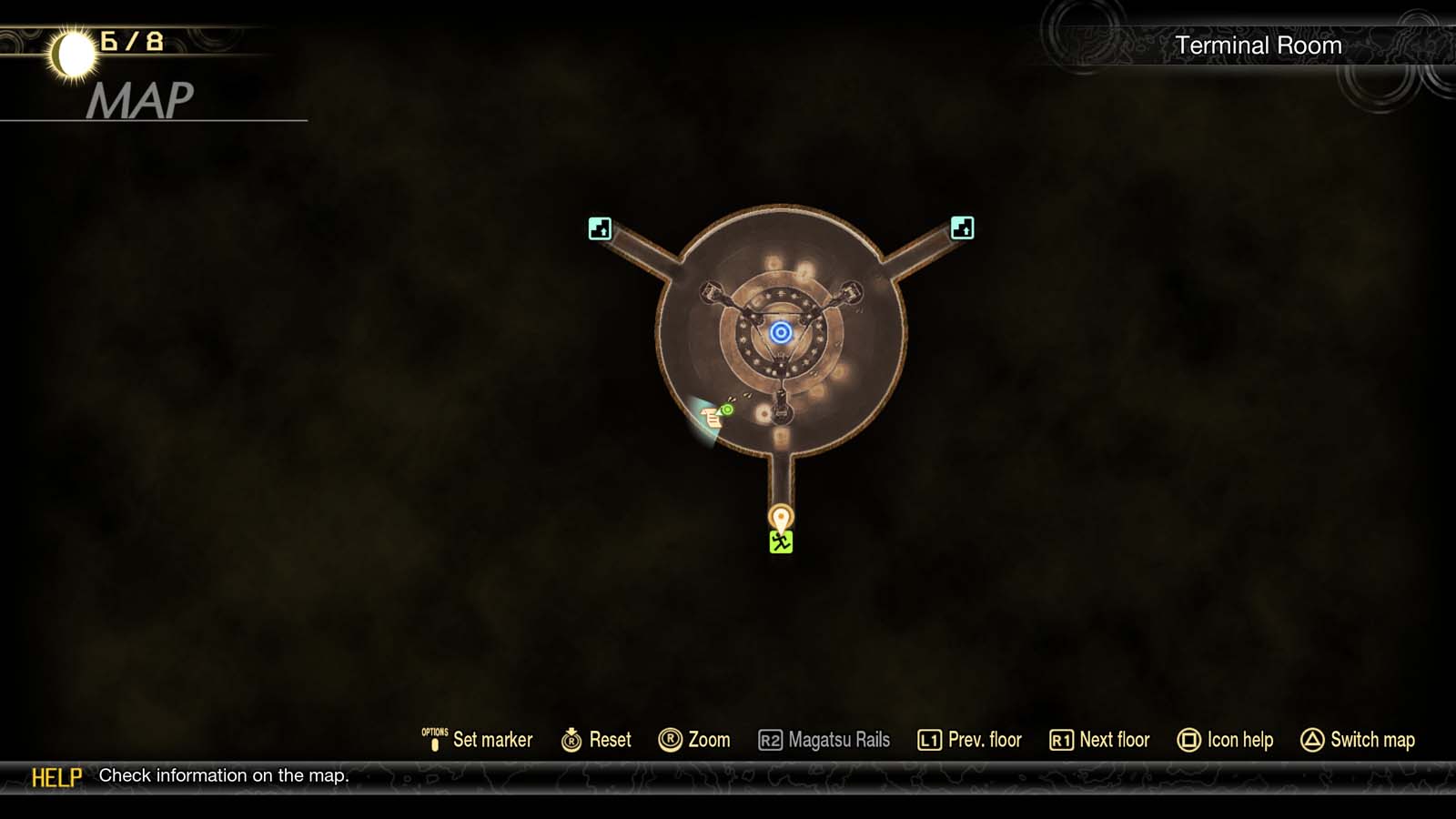Screen dimensions: 1456x819
Task: Click the blue player position indicator
Action: coord(781,330)
